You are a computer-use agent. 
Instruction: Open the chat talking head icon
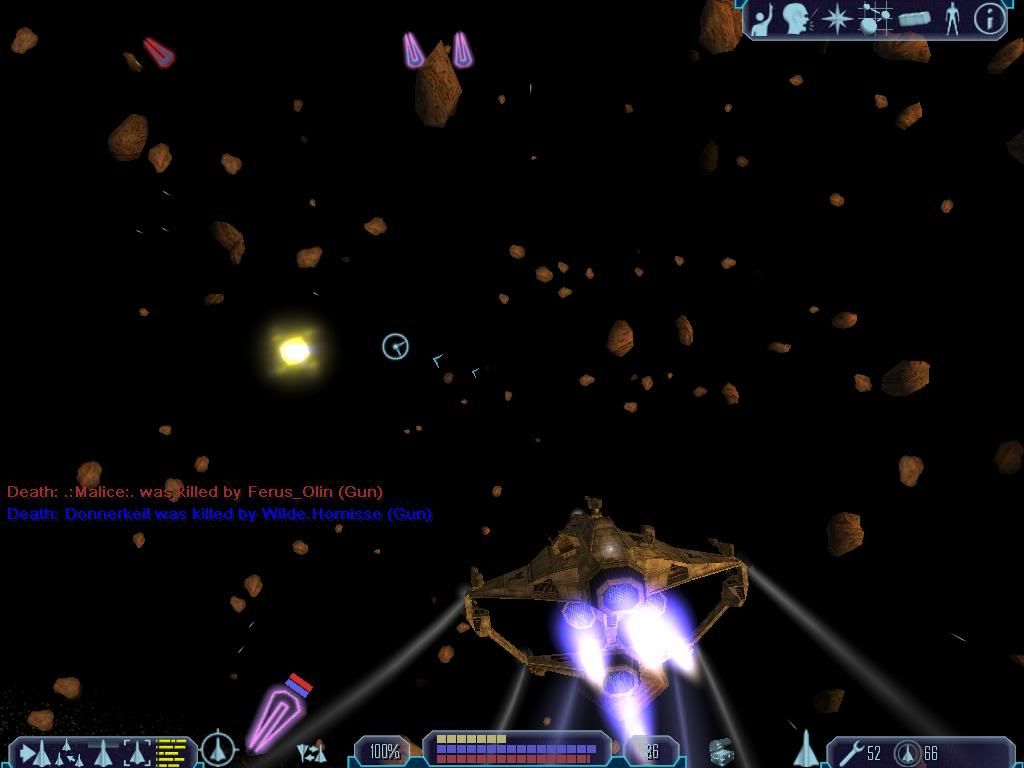[x=796, y=18]
